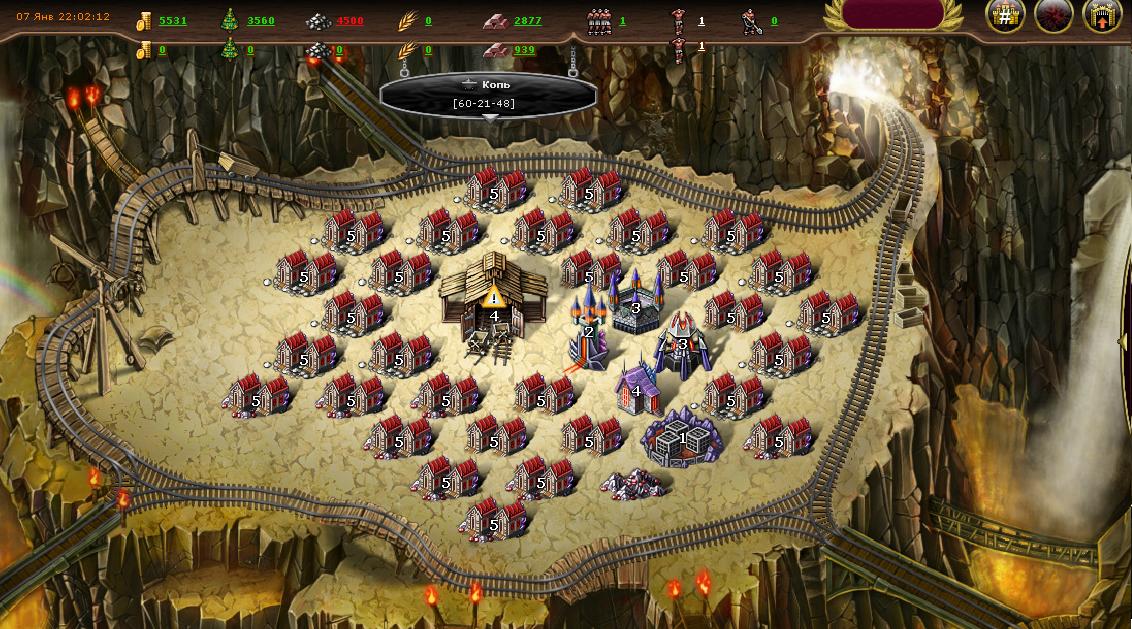Select the wood amount 3560 link
The width and height of the screenshot is (1132, 629).
[x=260, y=21]
